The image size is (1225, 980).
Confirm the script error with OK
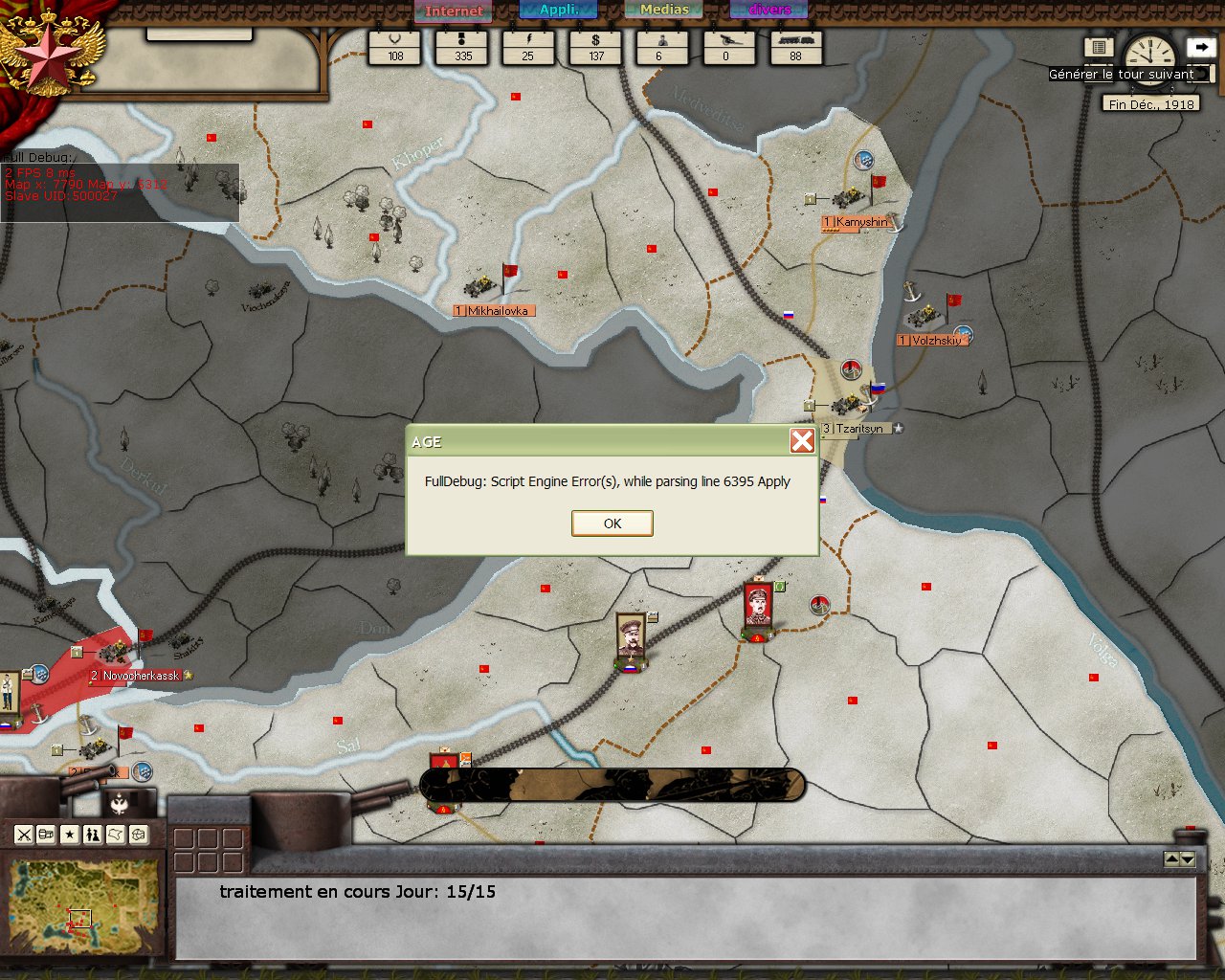pos(612,523)
